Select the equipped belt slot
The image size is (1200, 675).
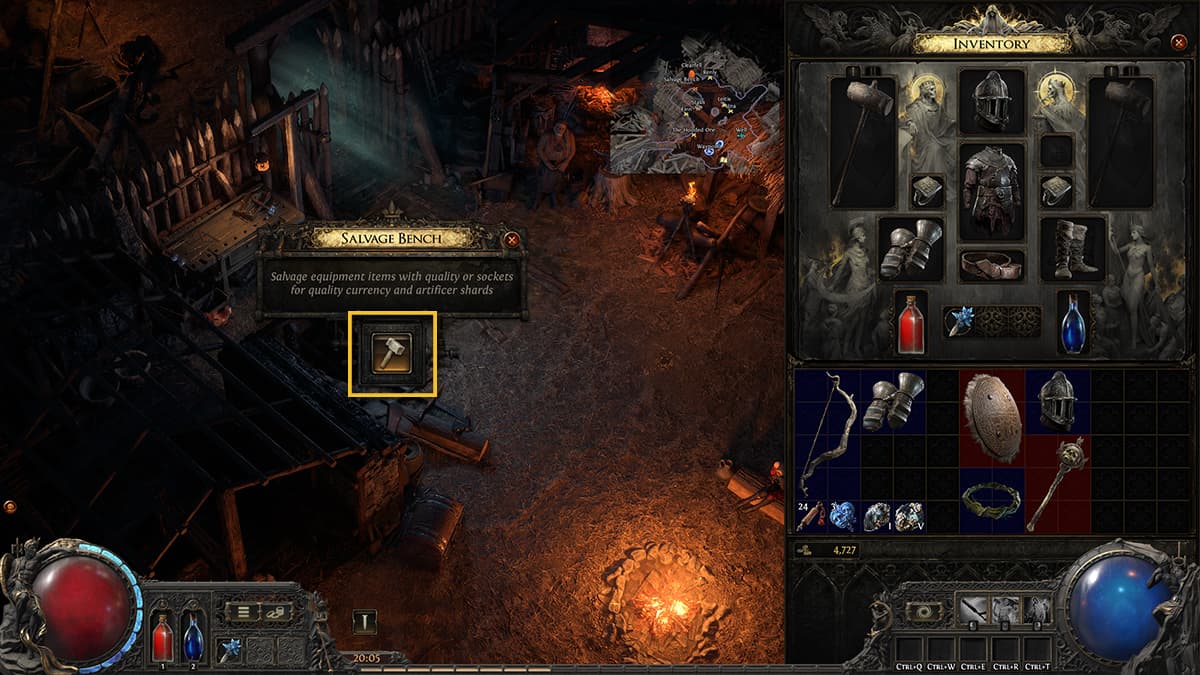(x=991, y=265)
